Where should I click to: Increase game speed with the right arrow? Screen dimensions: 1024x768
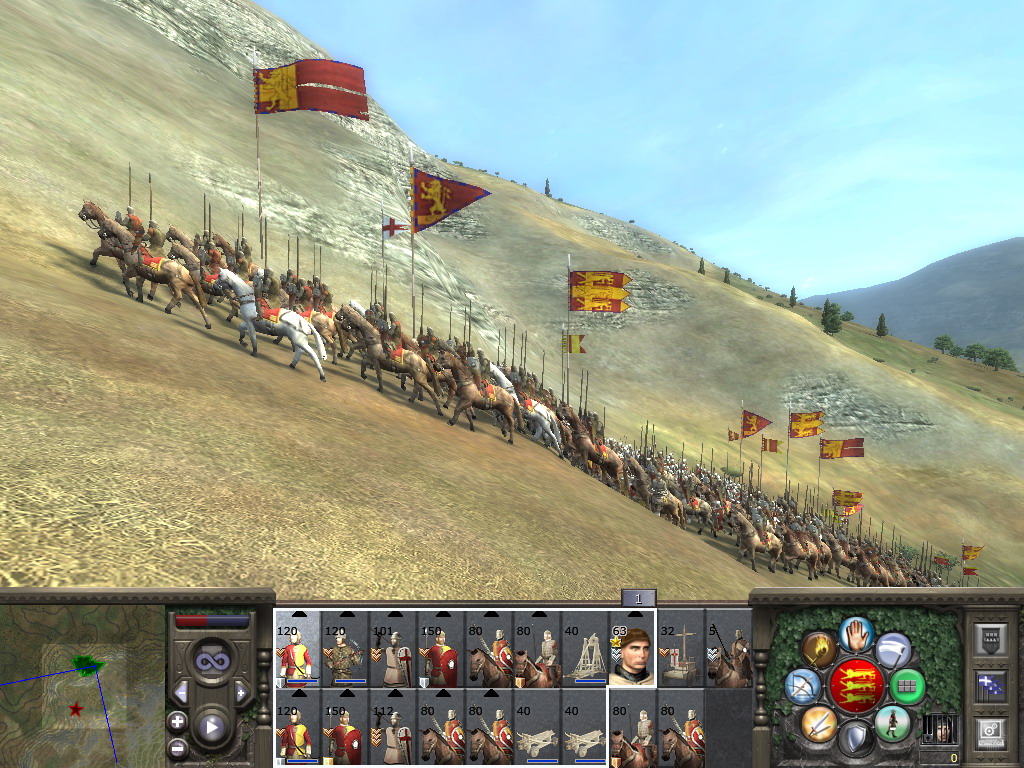[x=241, y=692]
